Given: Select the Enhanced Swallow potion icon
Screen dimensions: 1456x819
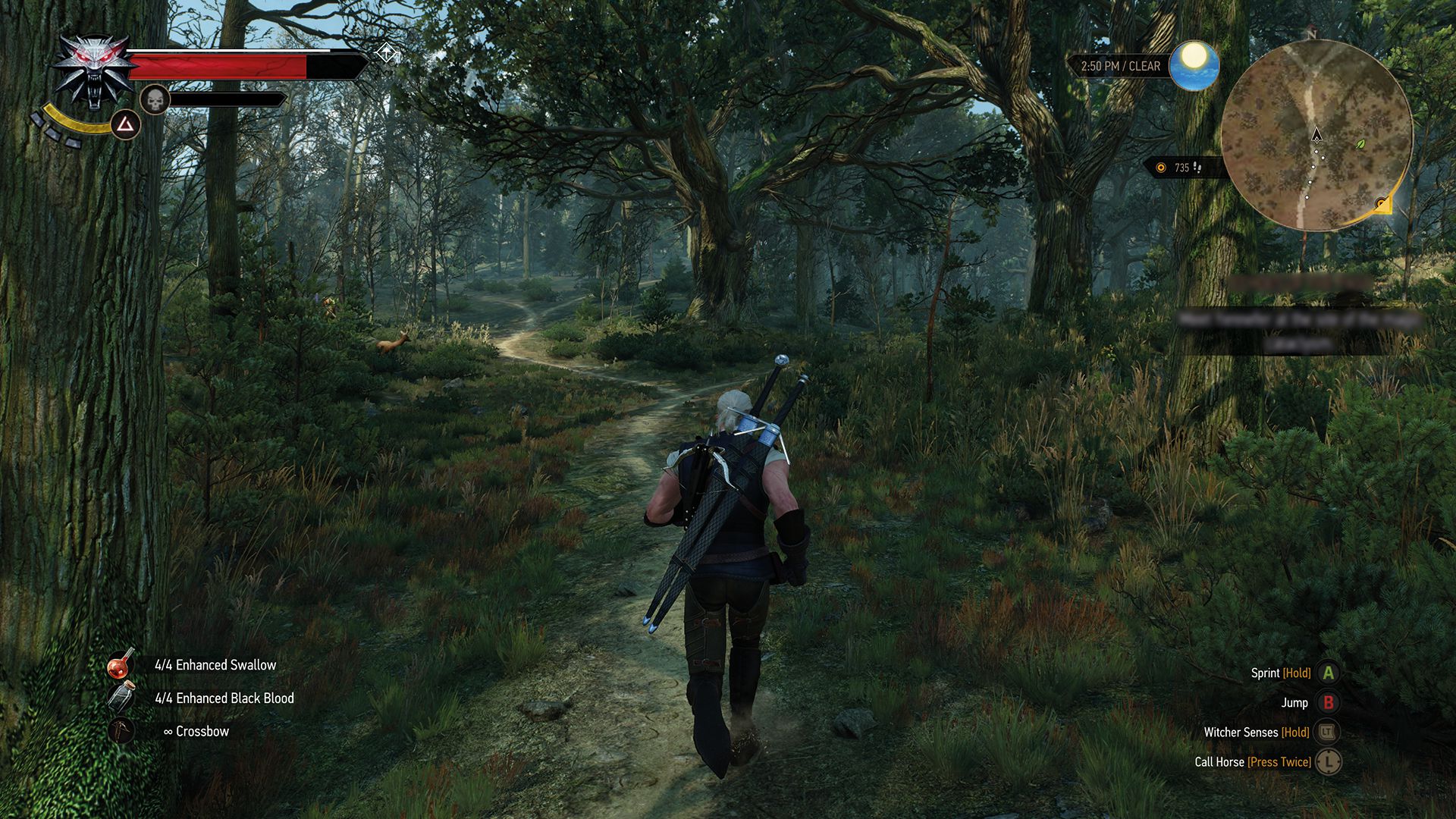Looking at the screenshot, I should 121,664.
